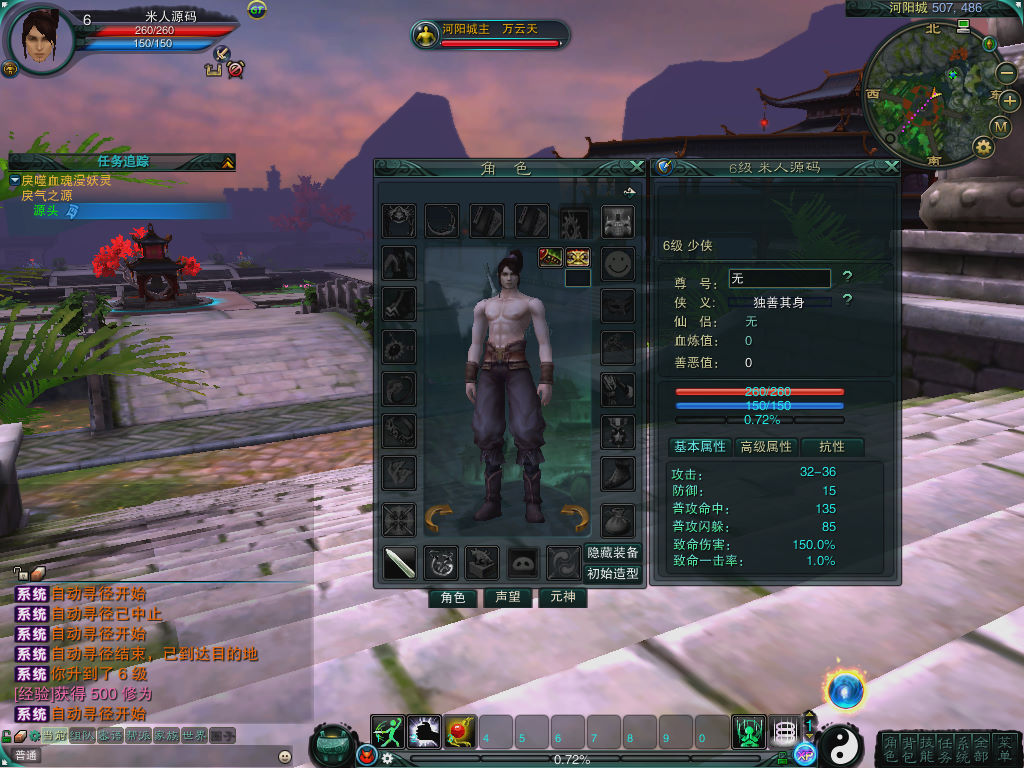The height and width of the screenshot is (768, 1024).
Task: Click the 隐藏装备 hide equipment button
Action: (x=613, y=553)
